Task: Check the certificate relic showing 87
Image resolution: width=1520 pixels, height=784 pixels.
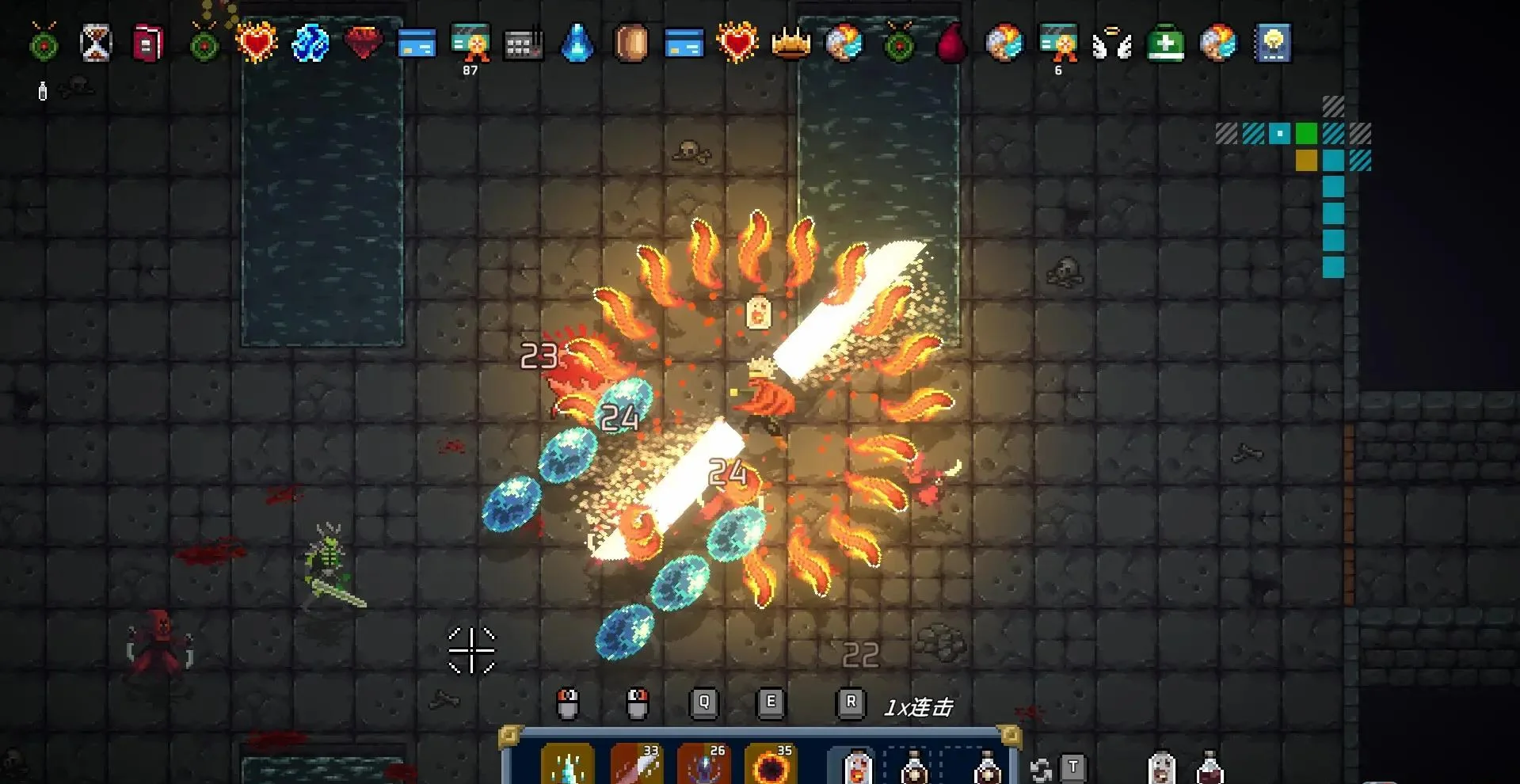Action: pos(470,42)
